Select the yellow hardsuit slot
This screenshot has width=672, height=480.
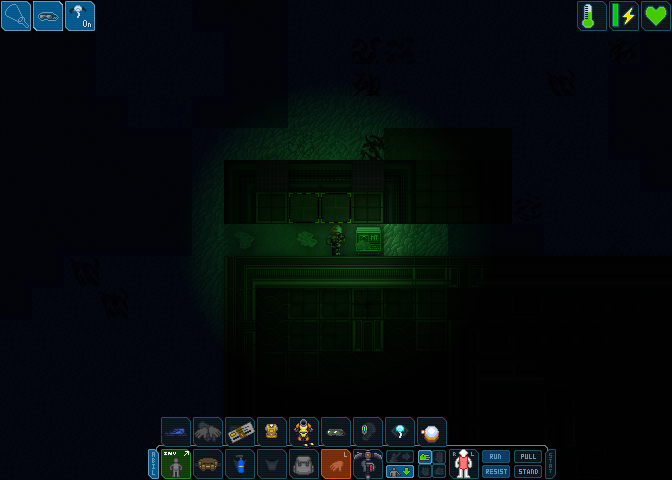point(304,432)
